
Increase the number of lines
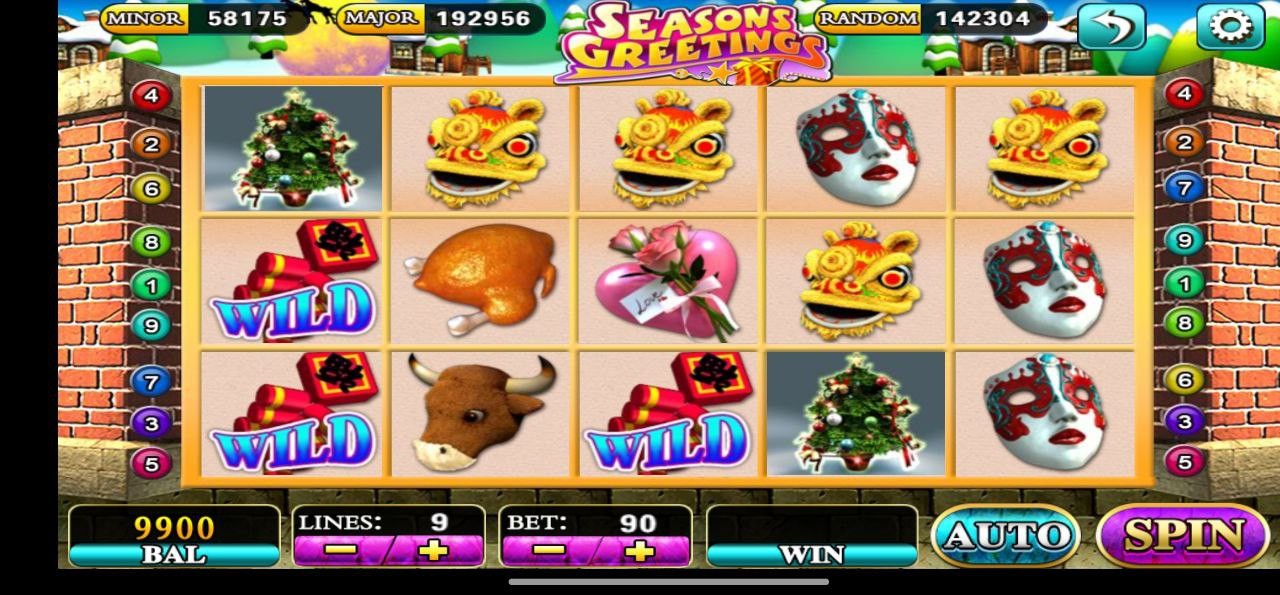pyautogui.click(x=433, y=550)
